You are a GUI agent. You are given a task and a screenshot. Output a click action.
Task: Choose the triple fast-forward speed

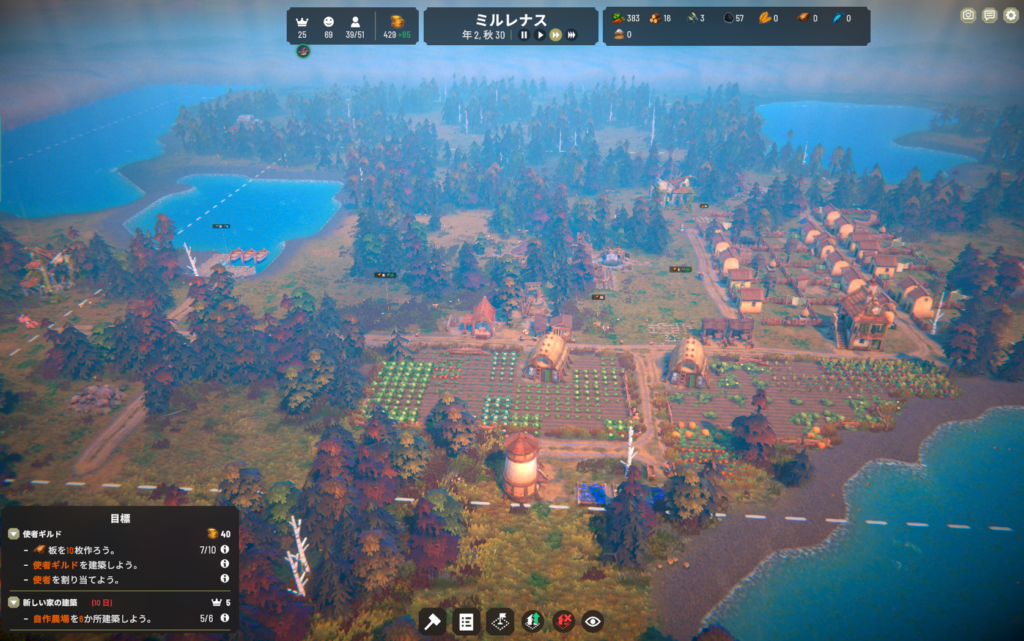tap(572, 35)
